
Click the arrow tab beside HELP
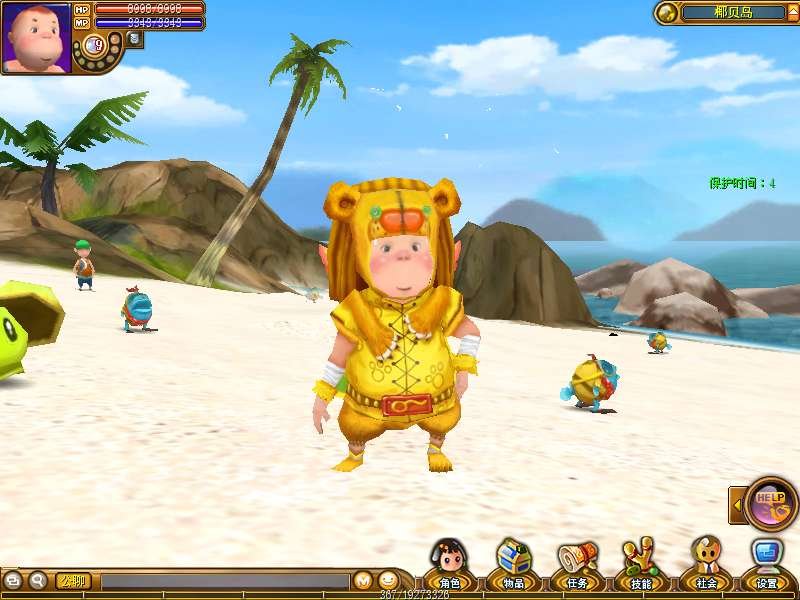[737, 504]
